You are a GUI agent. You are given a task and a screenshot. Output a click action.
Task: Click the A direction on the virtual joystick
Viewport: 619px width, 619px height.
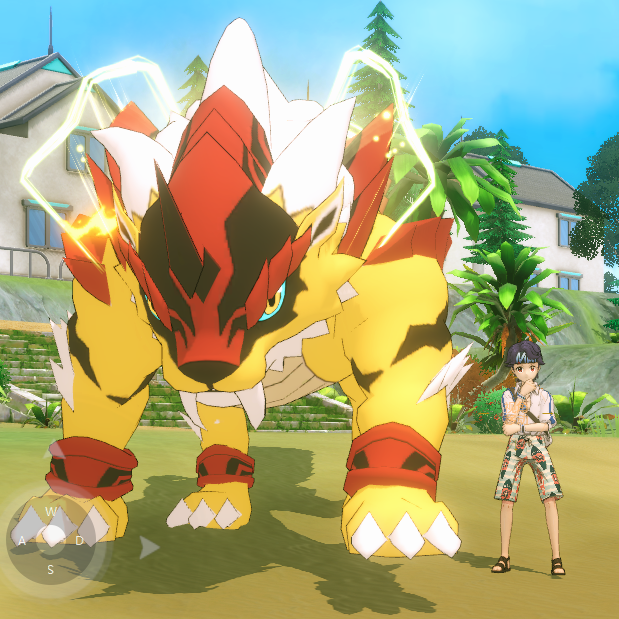pos(22,541)
